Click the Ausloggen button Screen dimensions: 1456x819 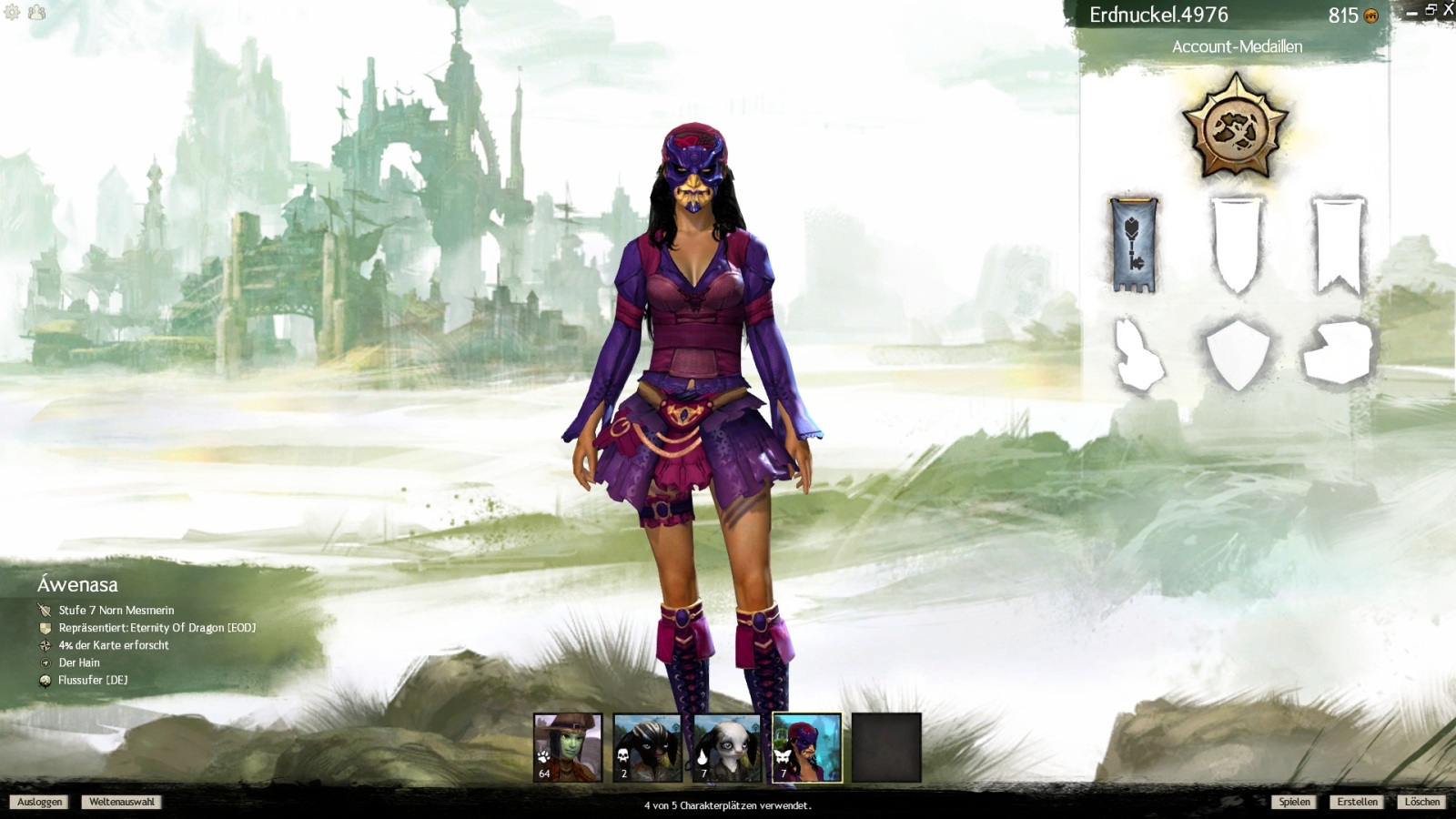pos(40,802)
